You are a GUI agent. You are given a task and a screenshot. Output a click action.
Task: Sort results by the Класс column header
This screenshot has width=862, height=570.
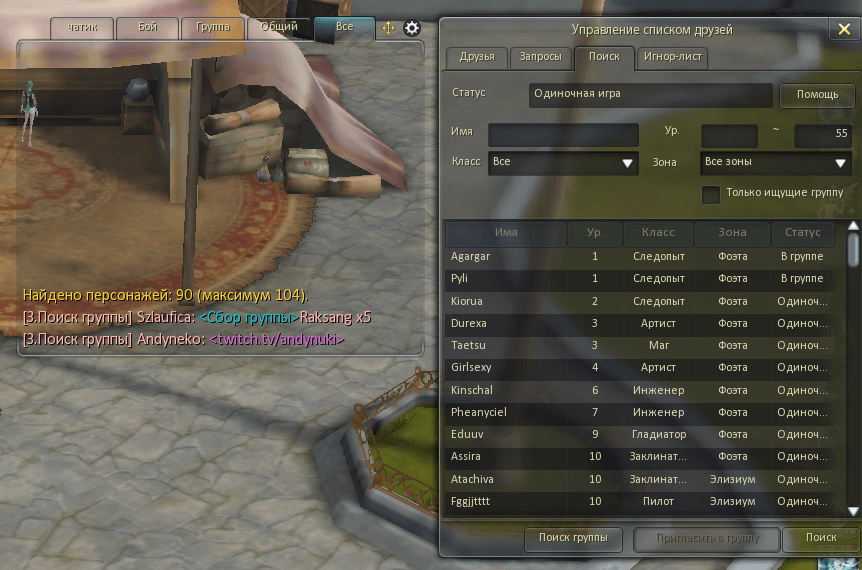click(657, 233)
